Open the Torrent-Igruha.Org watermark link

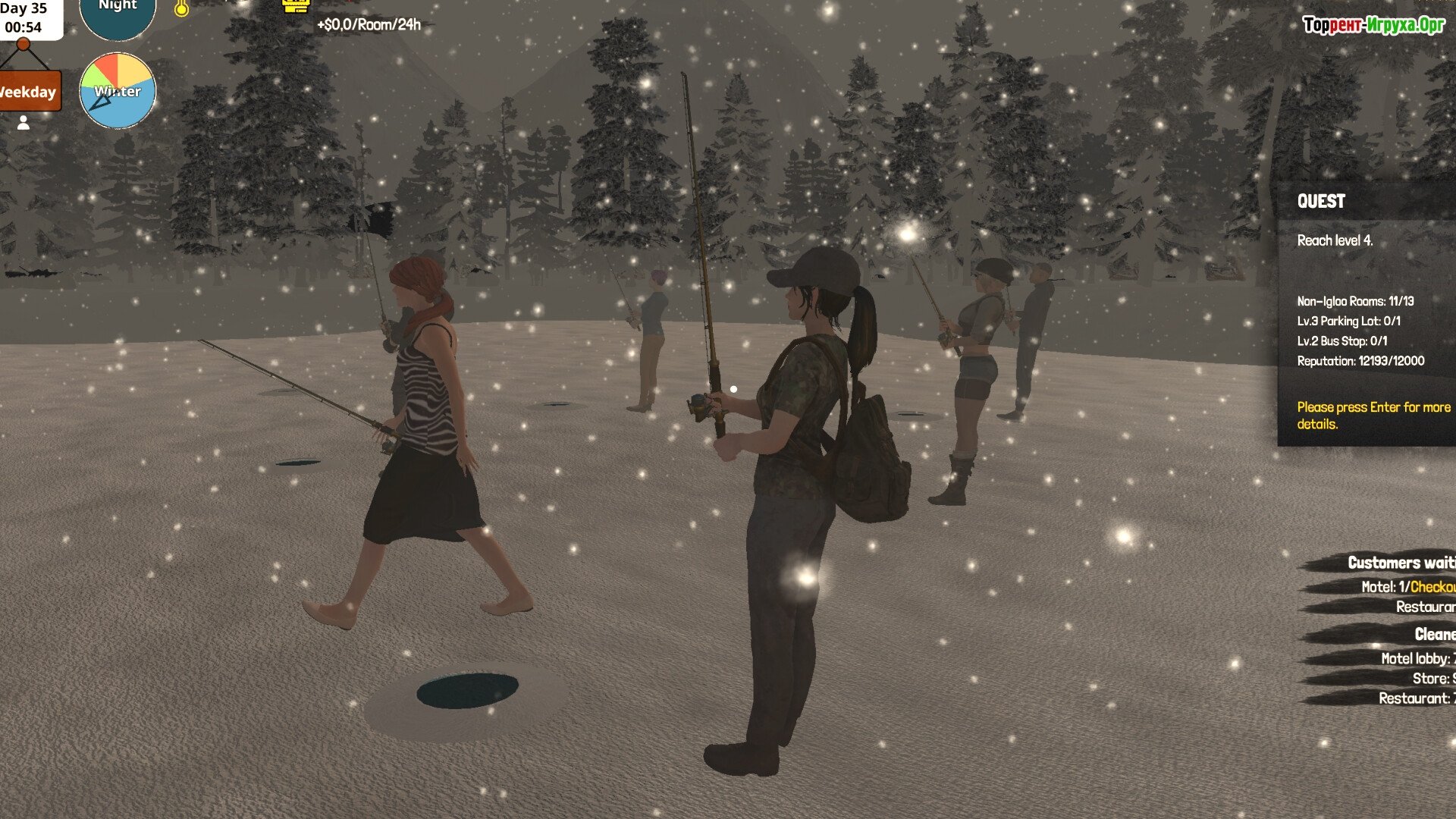point(1373,25)
